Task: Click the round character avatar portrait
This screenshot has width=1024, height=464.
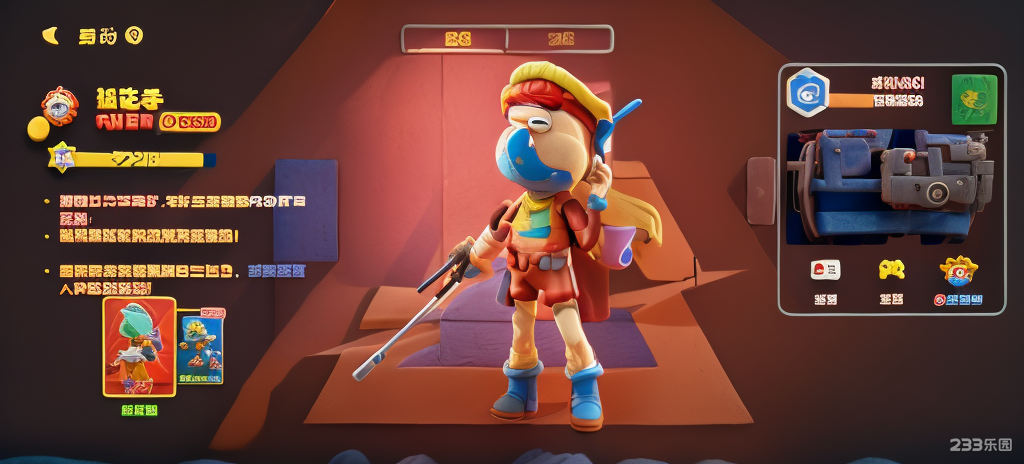Action: pos(59,106)
